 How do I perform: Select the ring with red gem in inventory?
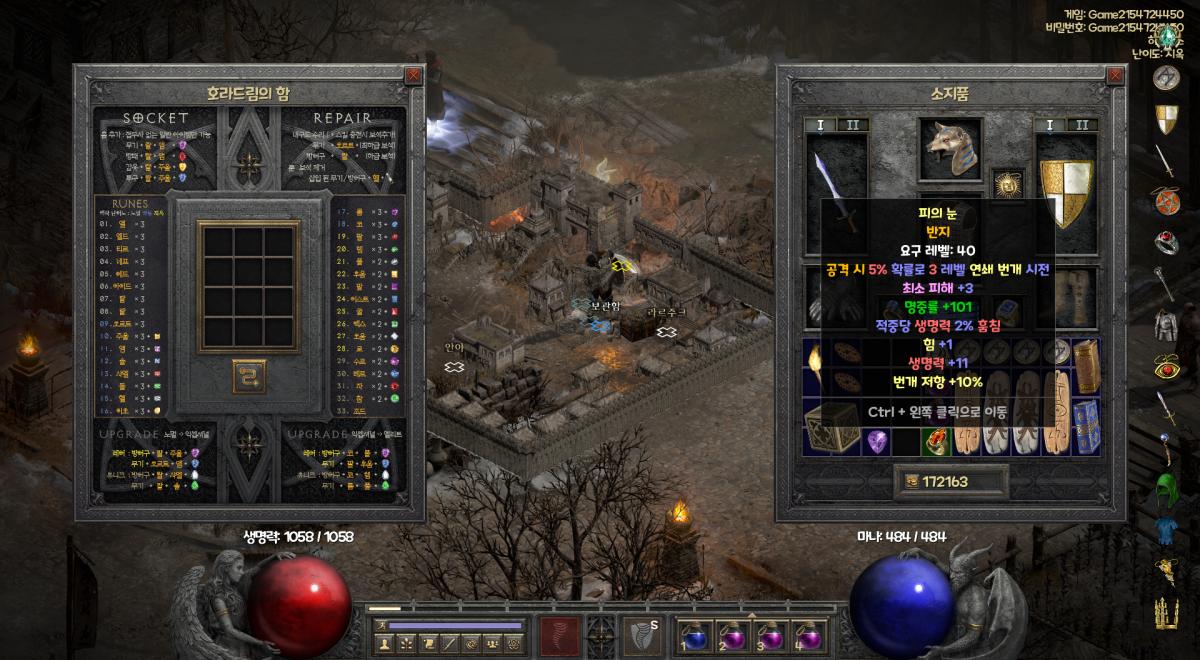point(933,440)
